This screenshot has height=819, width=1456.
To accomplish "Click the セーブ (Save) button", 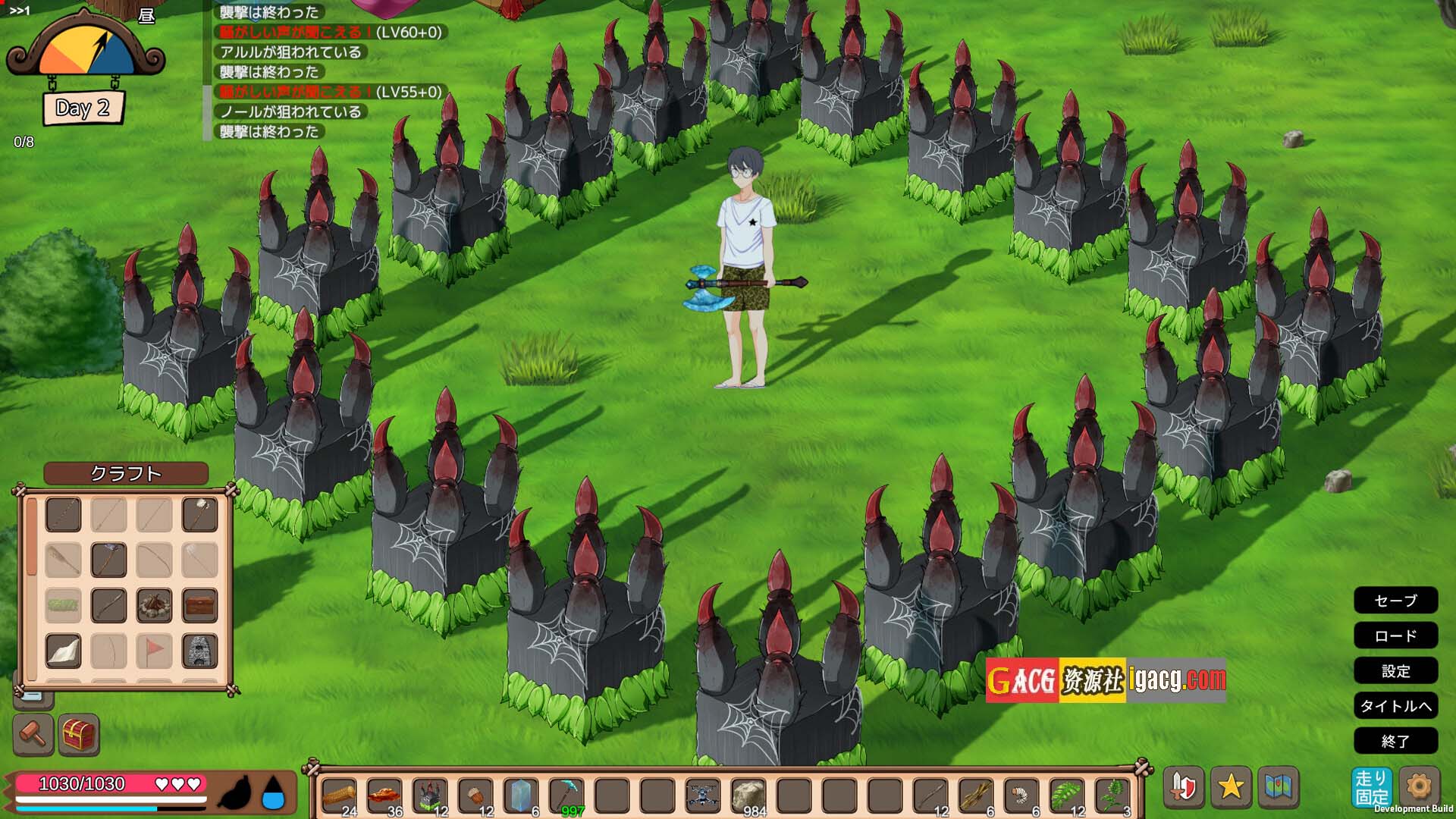I will pyautogui.click(x=1395, y=601).
